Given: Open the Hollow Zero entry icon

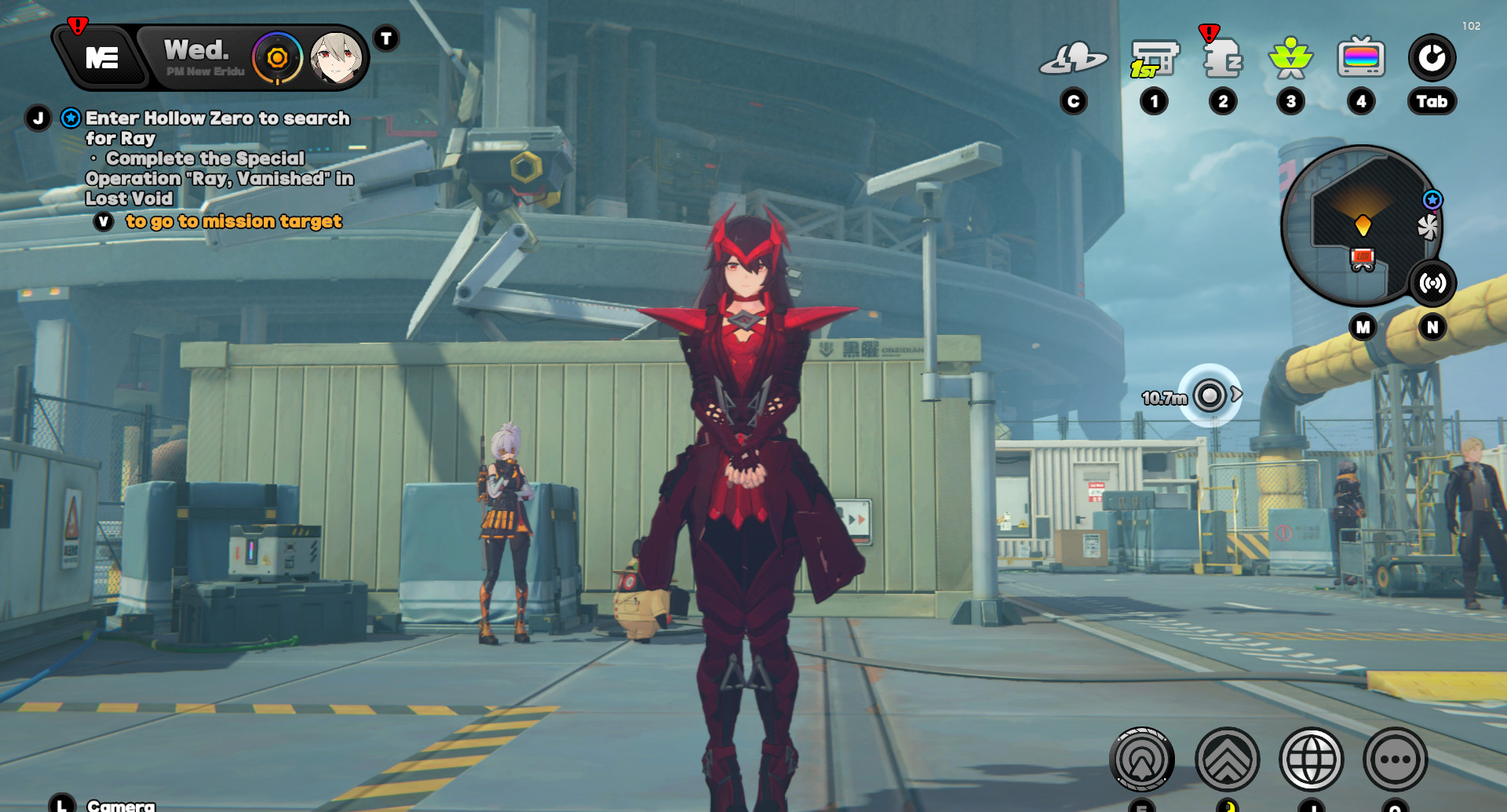Looking at the screenshot, I should coord(1074,57).
